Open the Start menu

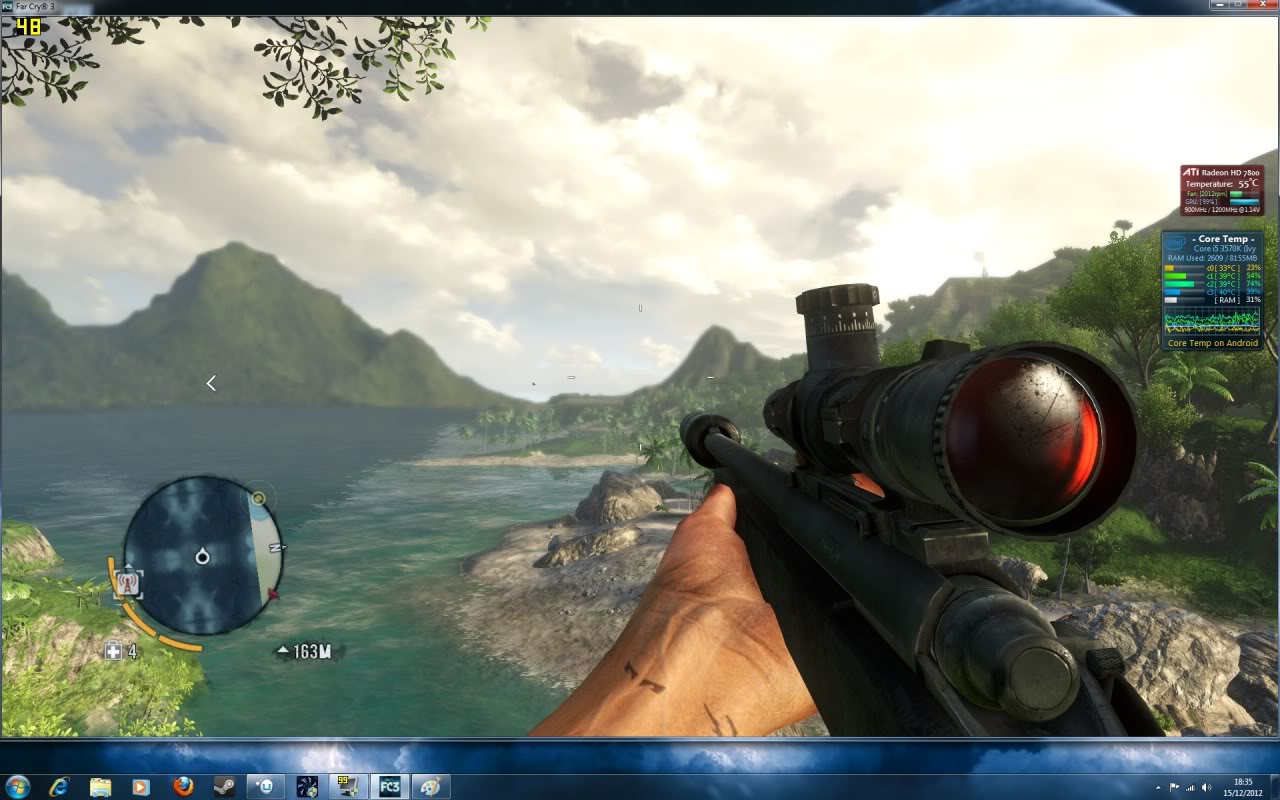tap(16, 786)
